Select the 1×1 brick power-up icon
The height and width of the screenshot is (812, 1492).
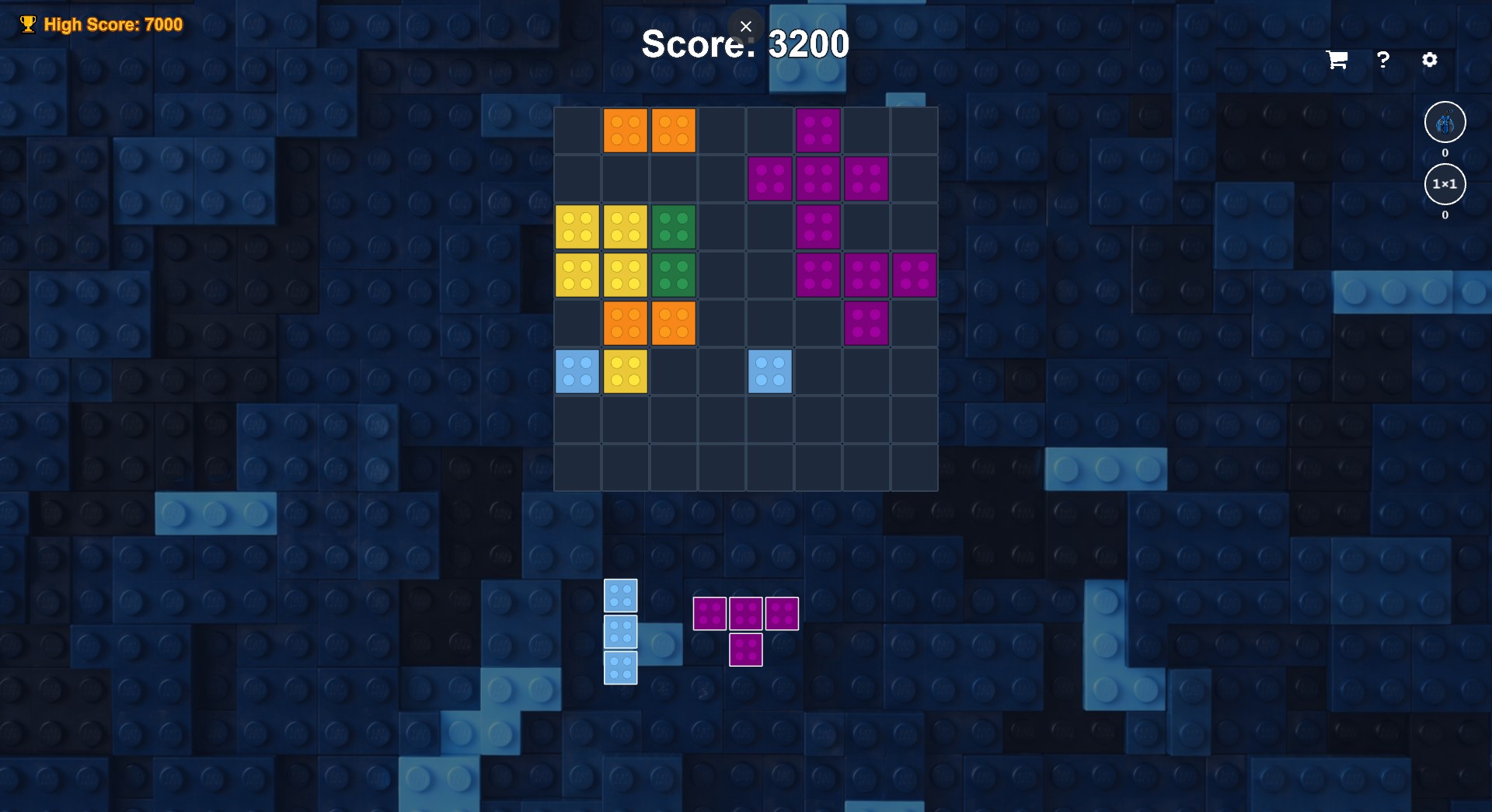(1444, 184)
